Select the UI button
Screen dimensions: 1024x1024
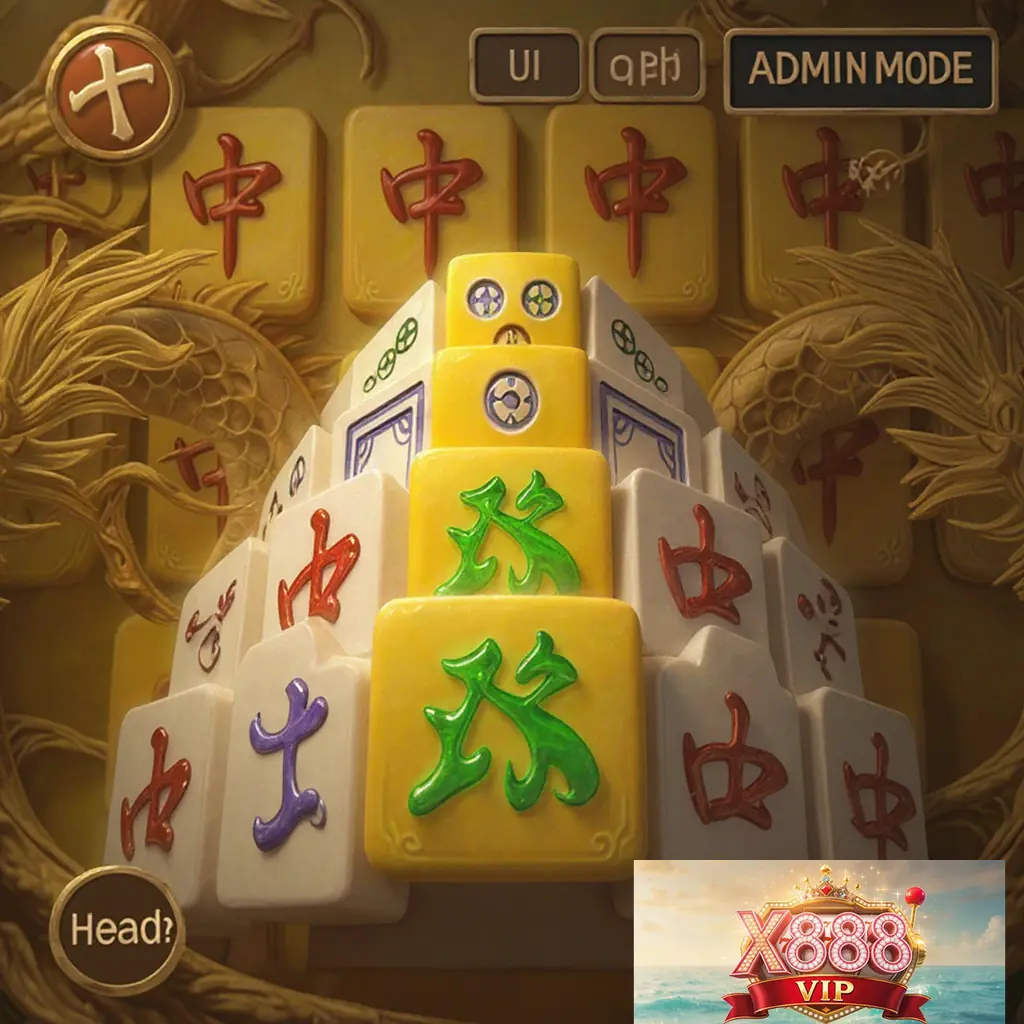coord(526,66)
